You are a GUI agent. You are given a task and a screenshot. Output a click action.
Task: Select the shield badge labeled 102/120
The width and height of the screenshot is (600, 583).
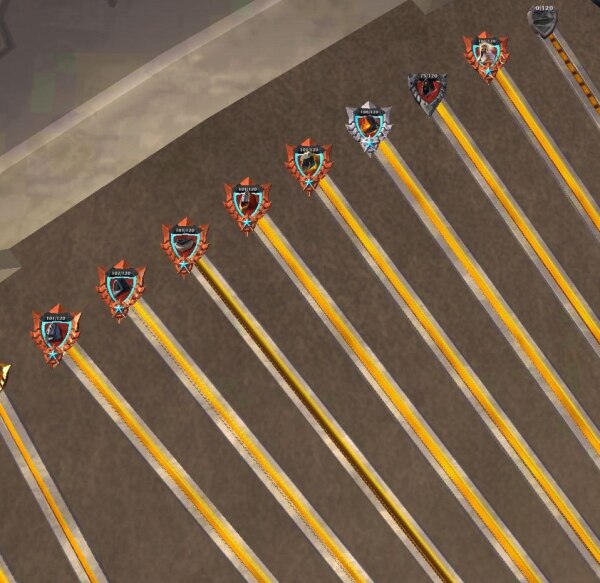(x=120, y=288)
